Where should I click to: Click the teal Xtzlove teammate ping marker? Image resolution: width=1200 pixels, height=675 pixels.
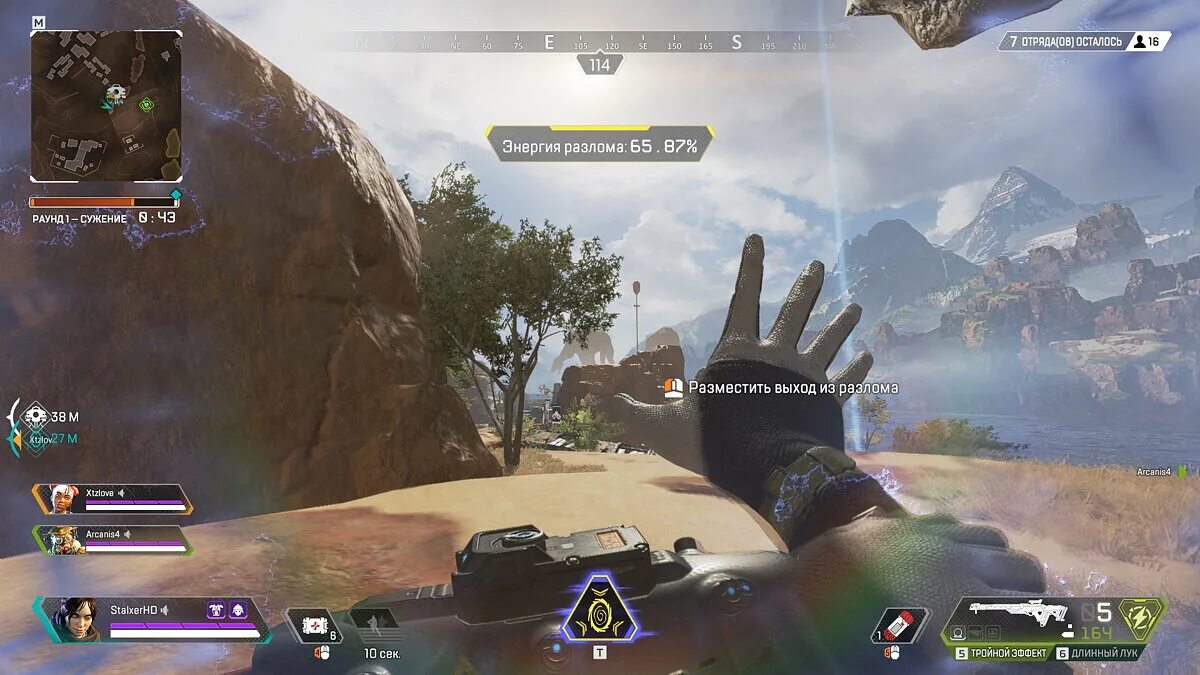37,439
